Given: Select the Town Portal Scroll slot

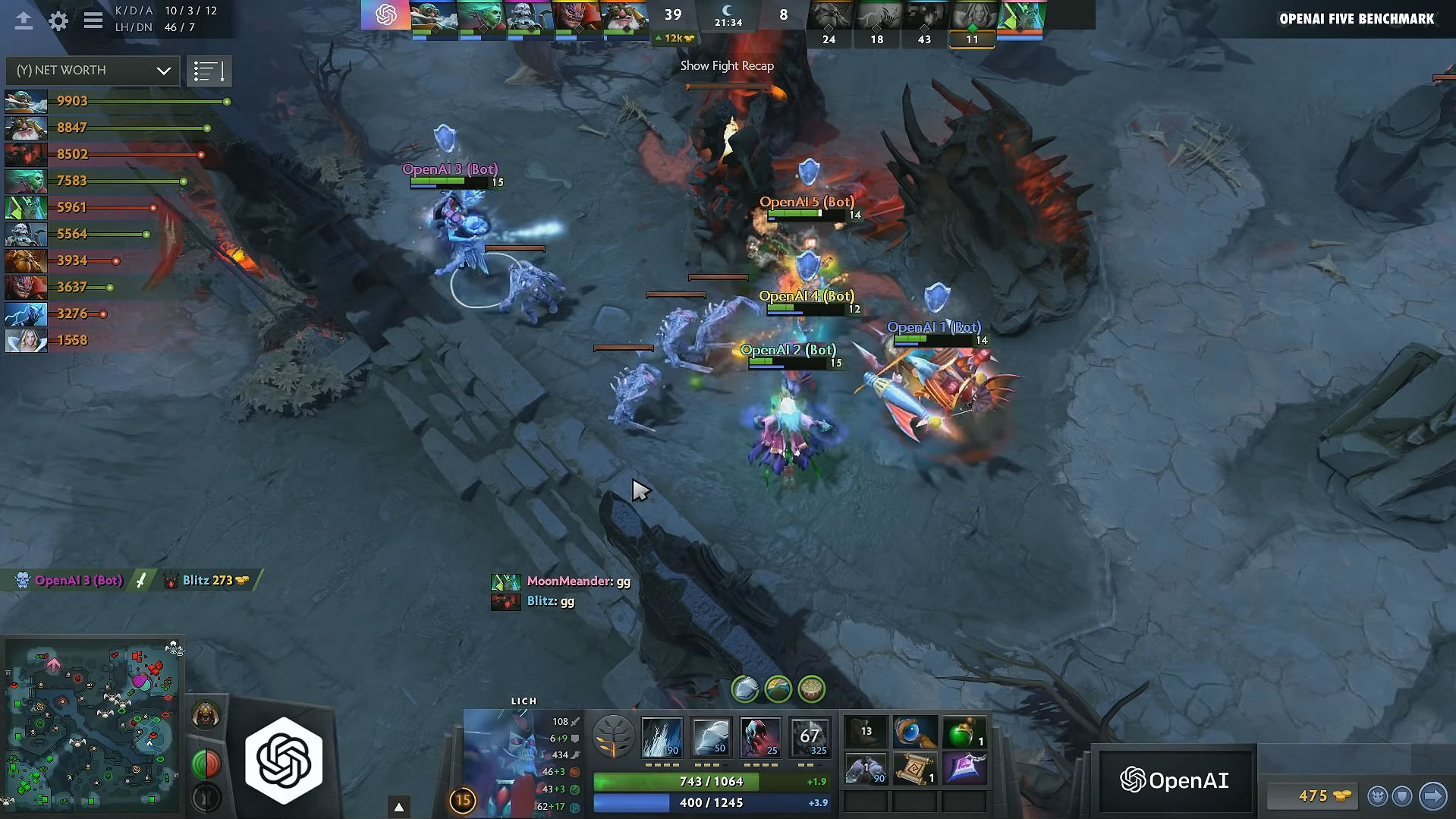Looking at the screenshot, I should click(915, 770).
